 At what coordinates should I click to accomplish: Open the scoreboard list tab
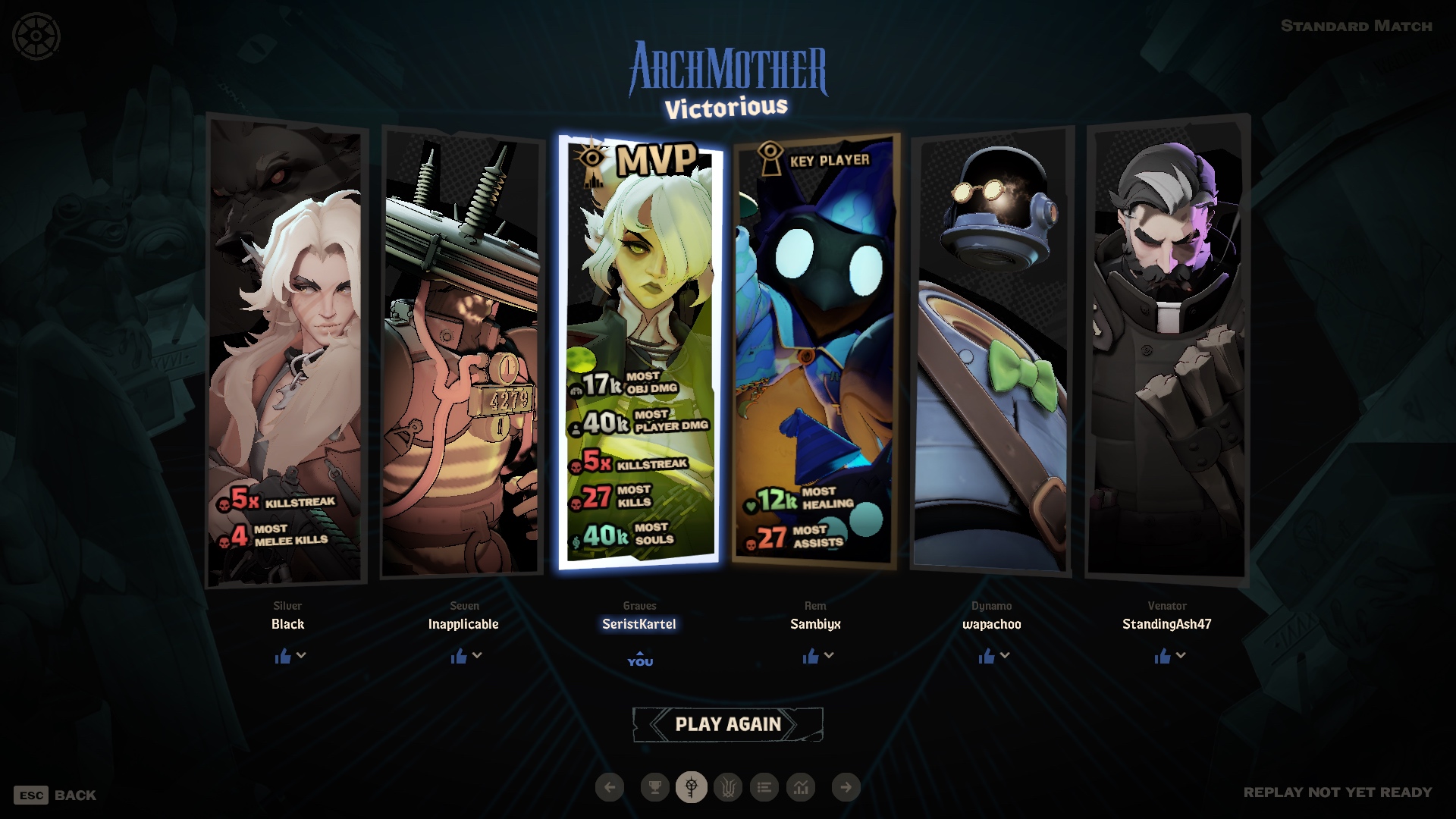coord(764,787)
